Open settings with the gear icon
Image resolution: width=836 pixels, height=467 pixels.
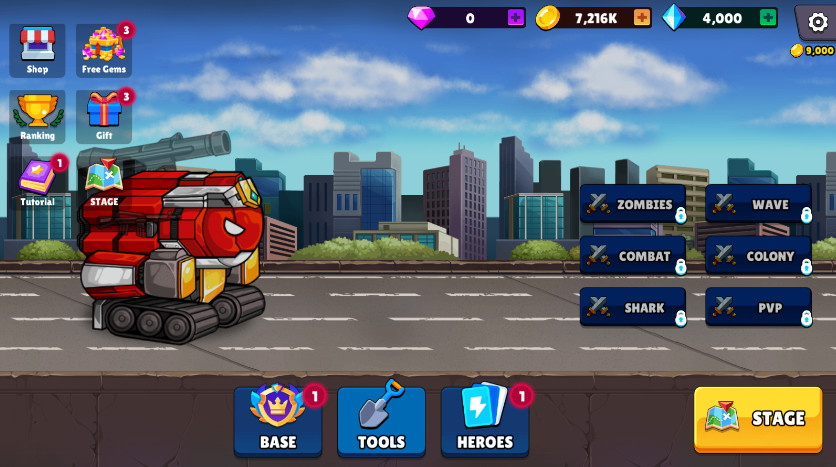[817, 21]
